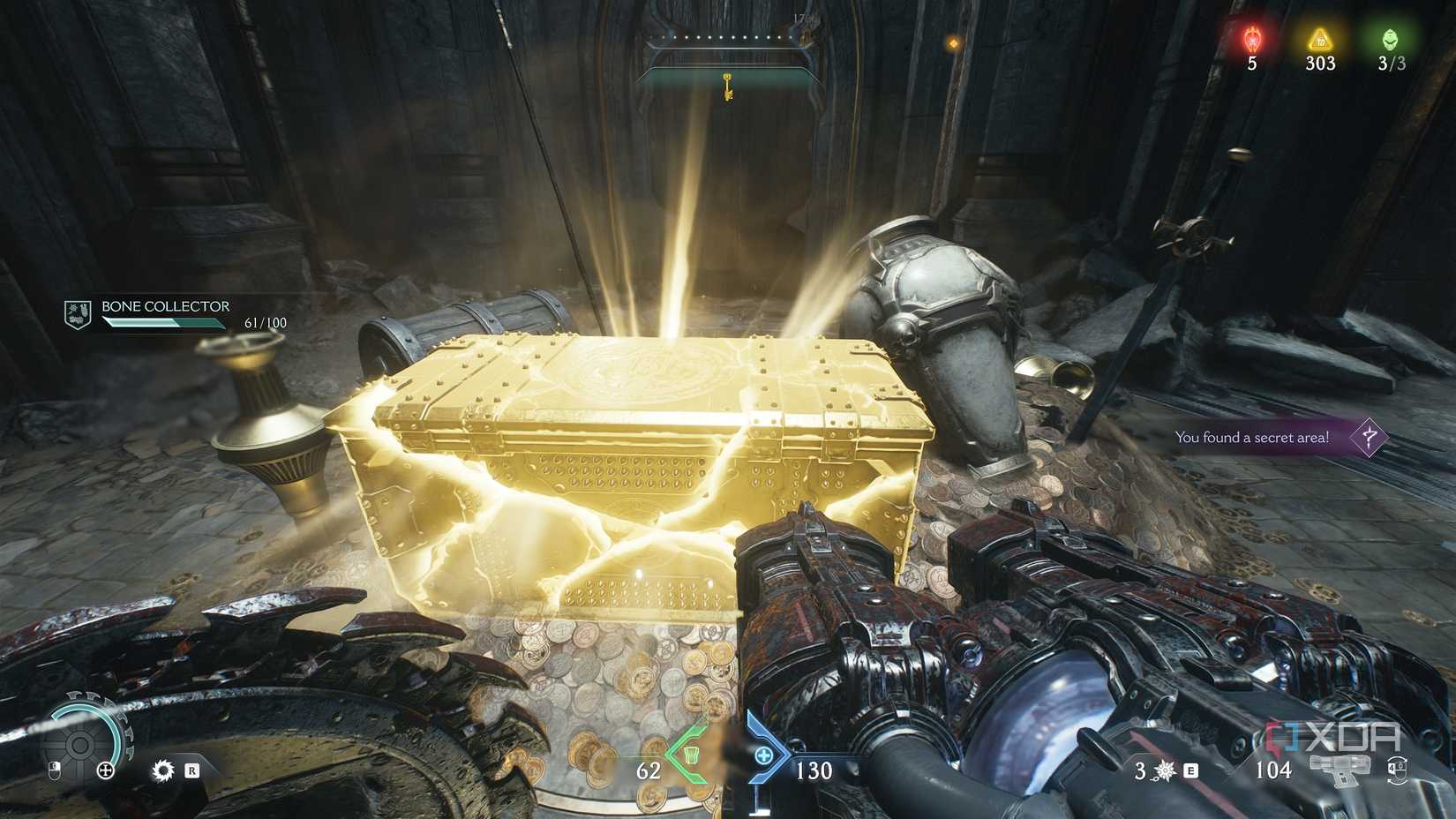Select the red soul counter icon
1456x819 pixels.
(x=1254, y=39)
